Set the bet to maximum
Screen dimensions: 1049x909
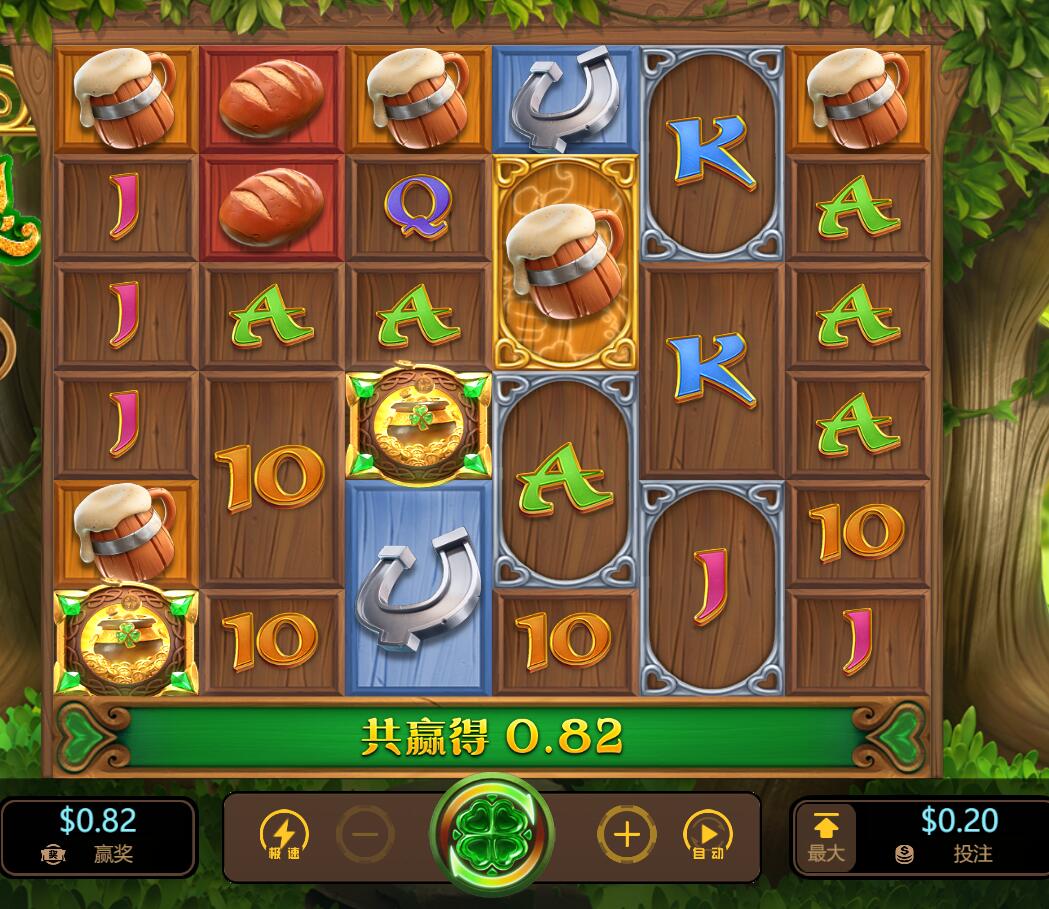[x=827, y=837]
